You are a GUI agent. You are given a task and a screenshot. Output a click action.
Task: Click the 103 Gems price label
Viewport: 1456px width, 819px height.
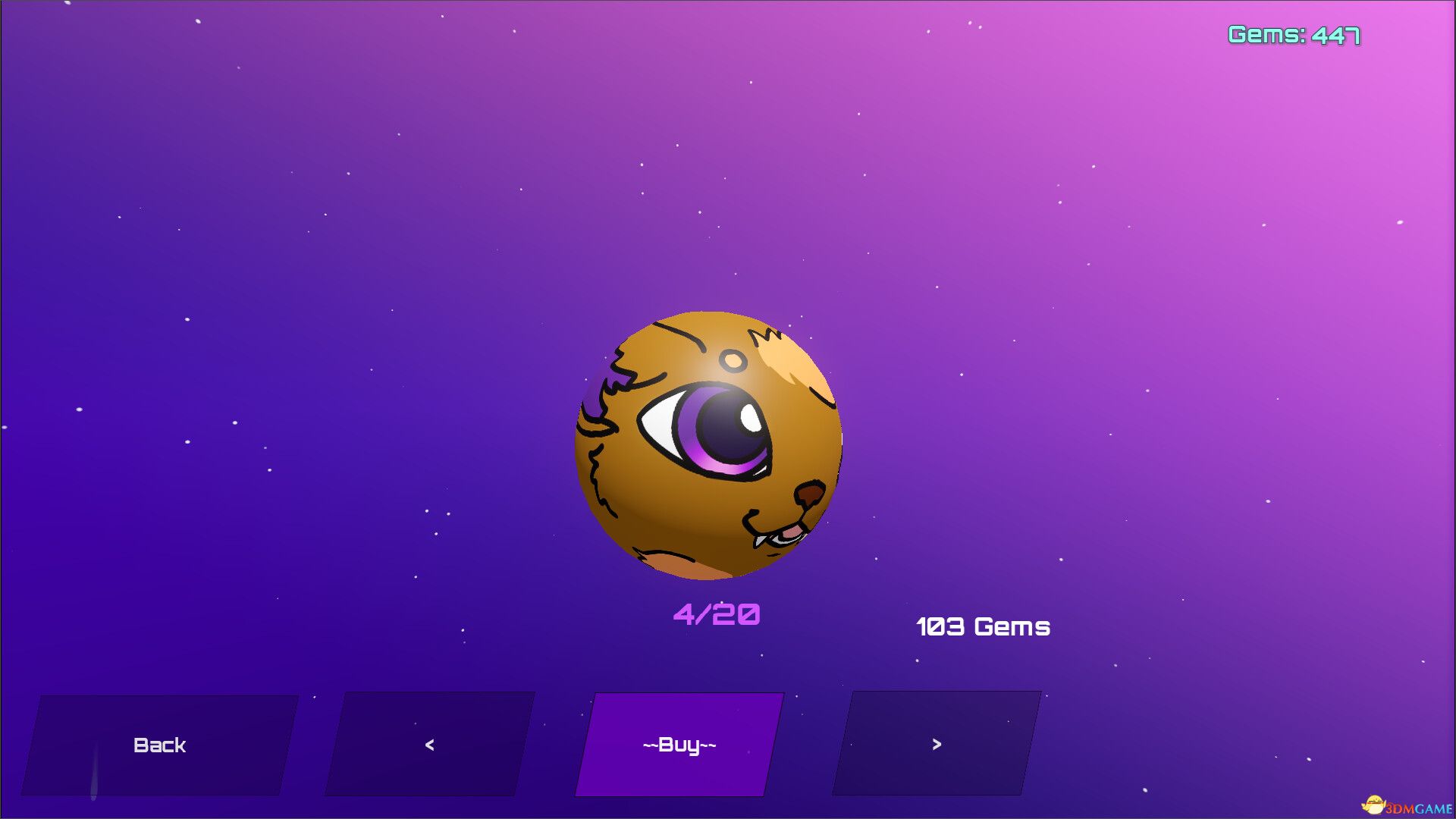click(982, 627)
